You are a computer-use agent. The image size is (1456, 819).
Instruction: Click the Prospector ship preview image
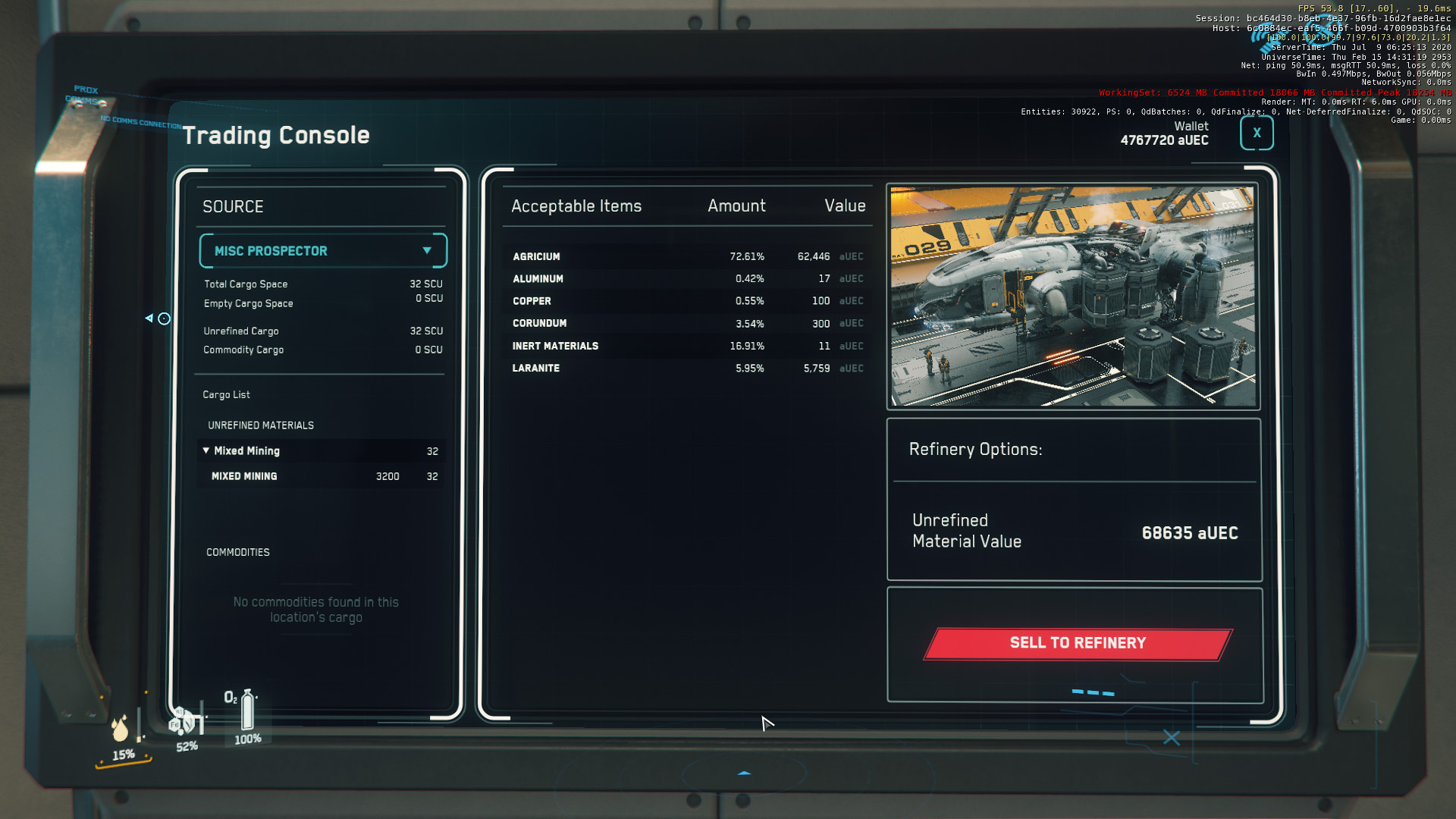[1073, 297]
